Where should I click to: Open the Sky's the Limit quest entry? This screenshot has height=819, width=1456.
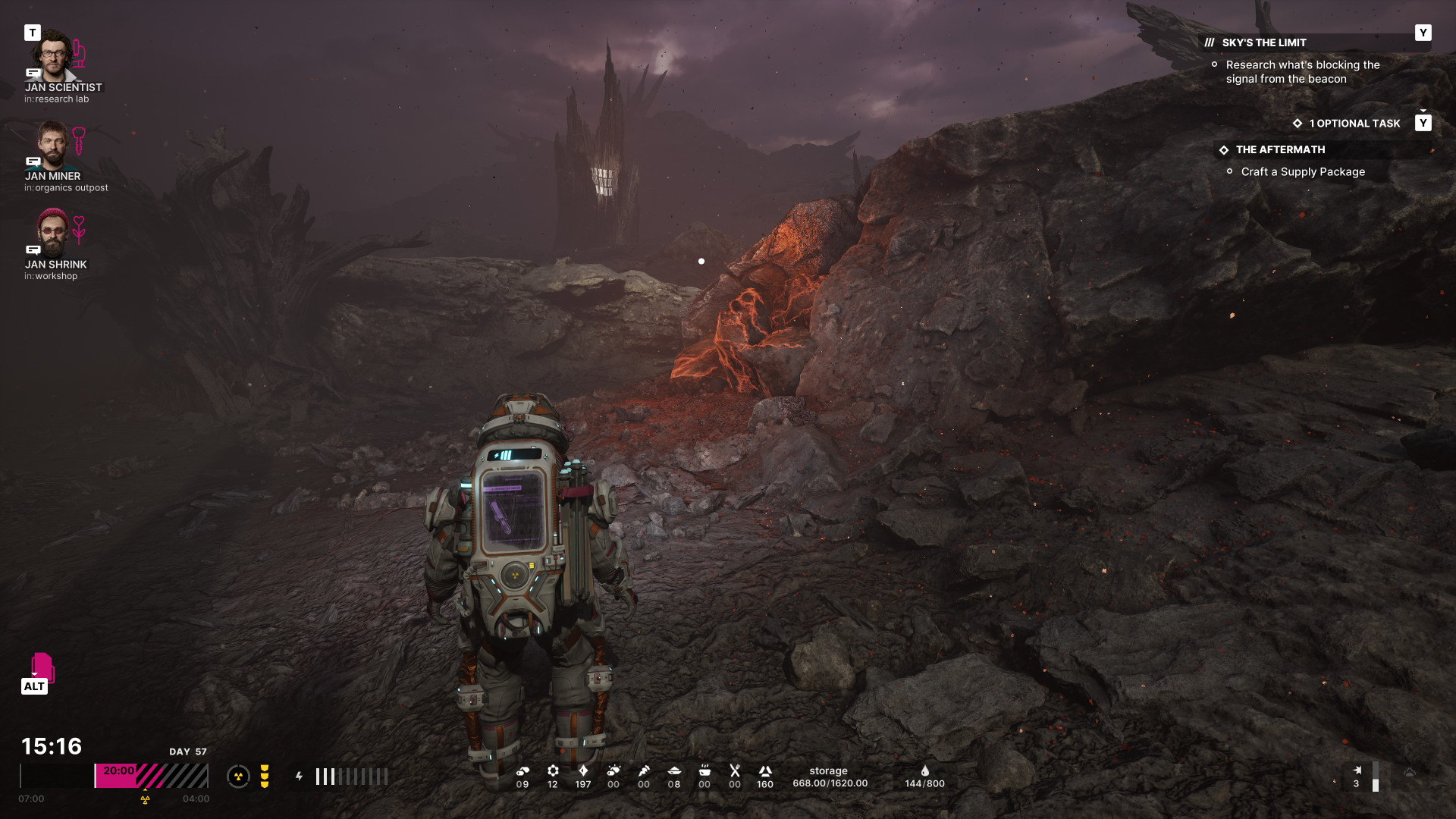(x=1263, y=43)
